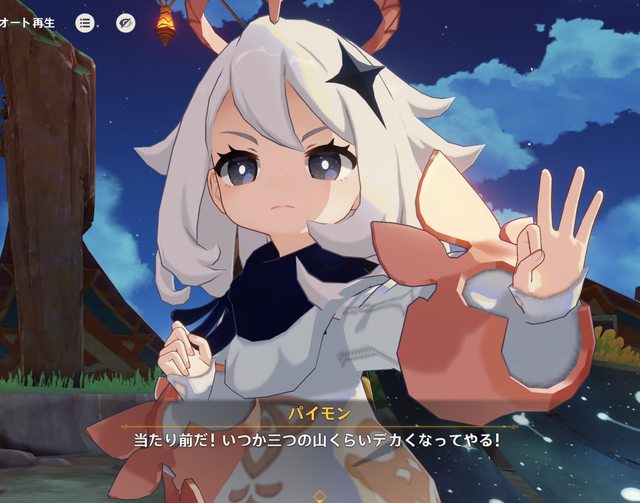Hide the interface with the eye icon

click(x=126, y=23)
